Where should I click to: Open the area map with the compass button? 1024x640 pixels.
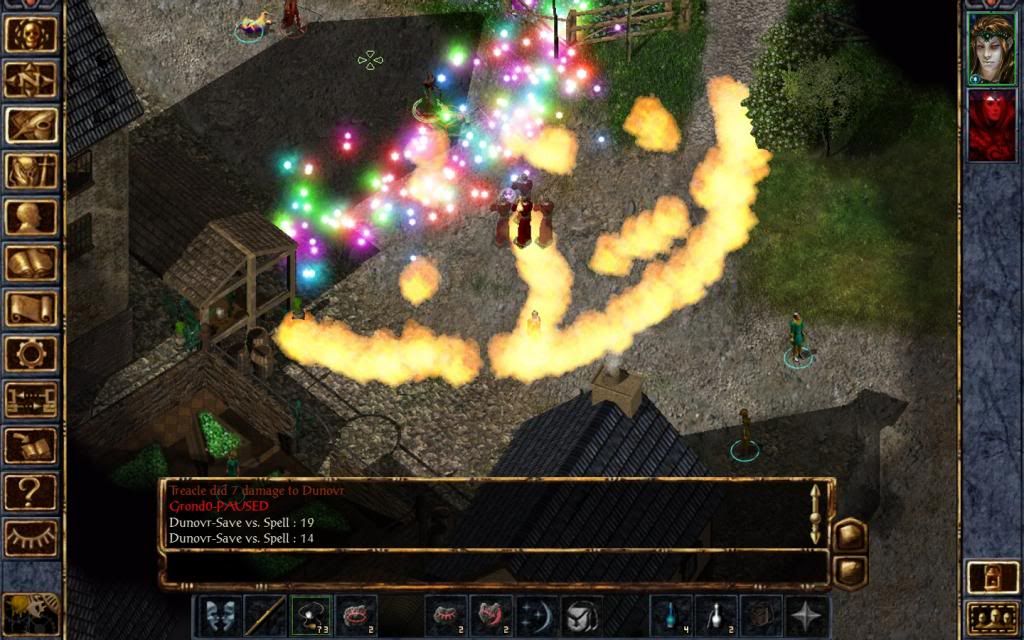coord(31,80)
